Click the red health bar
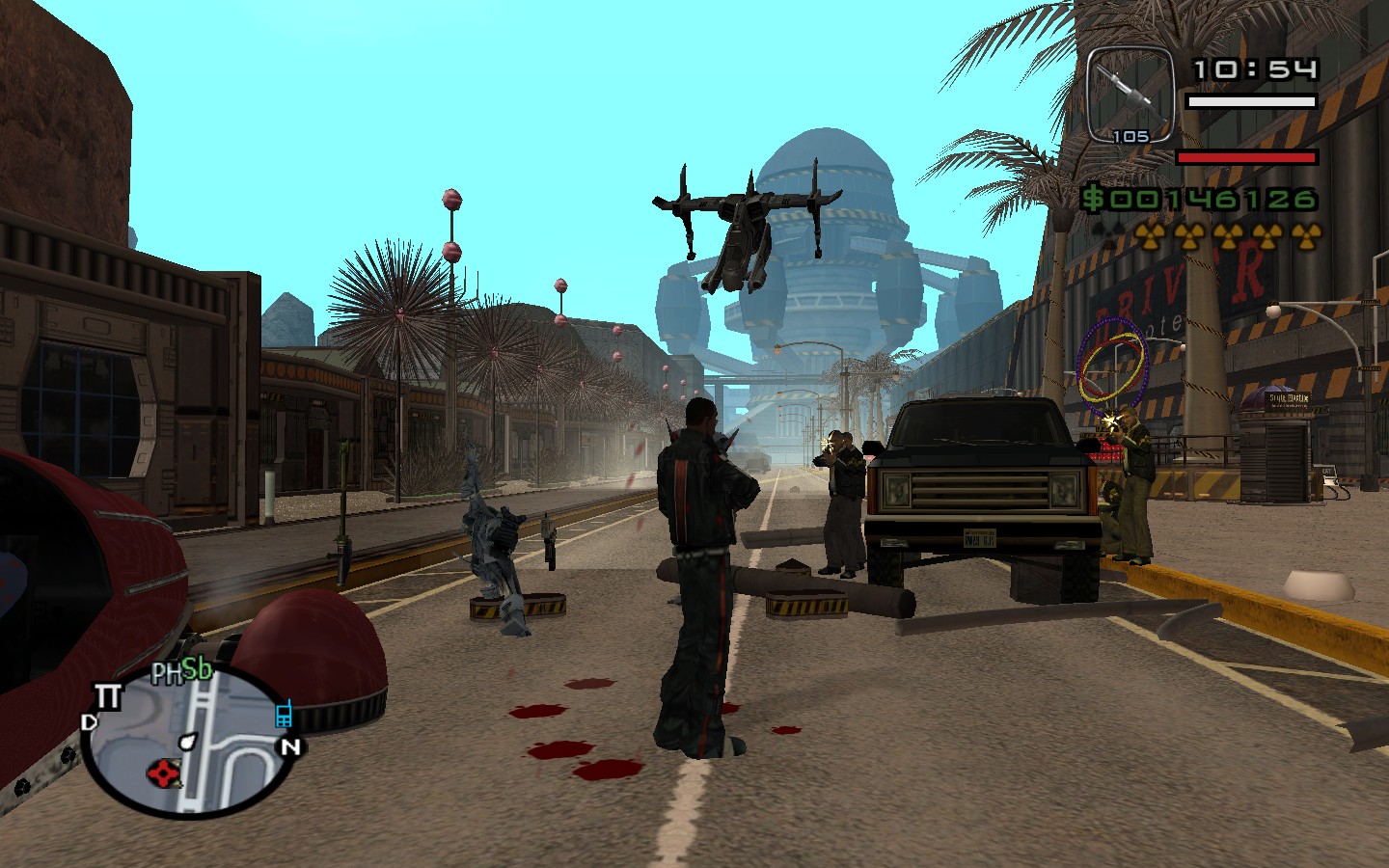Image resolution: width=1389 pixels, height=868 pixels. pyautogui.click(x=1244, y=154)
